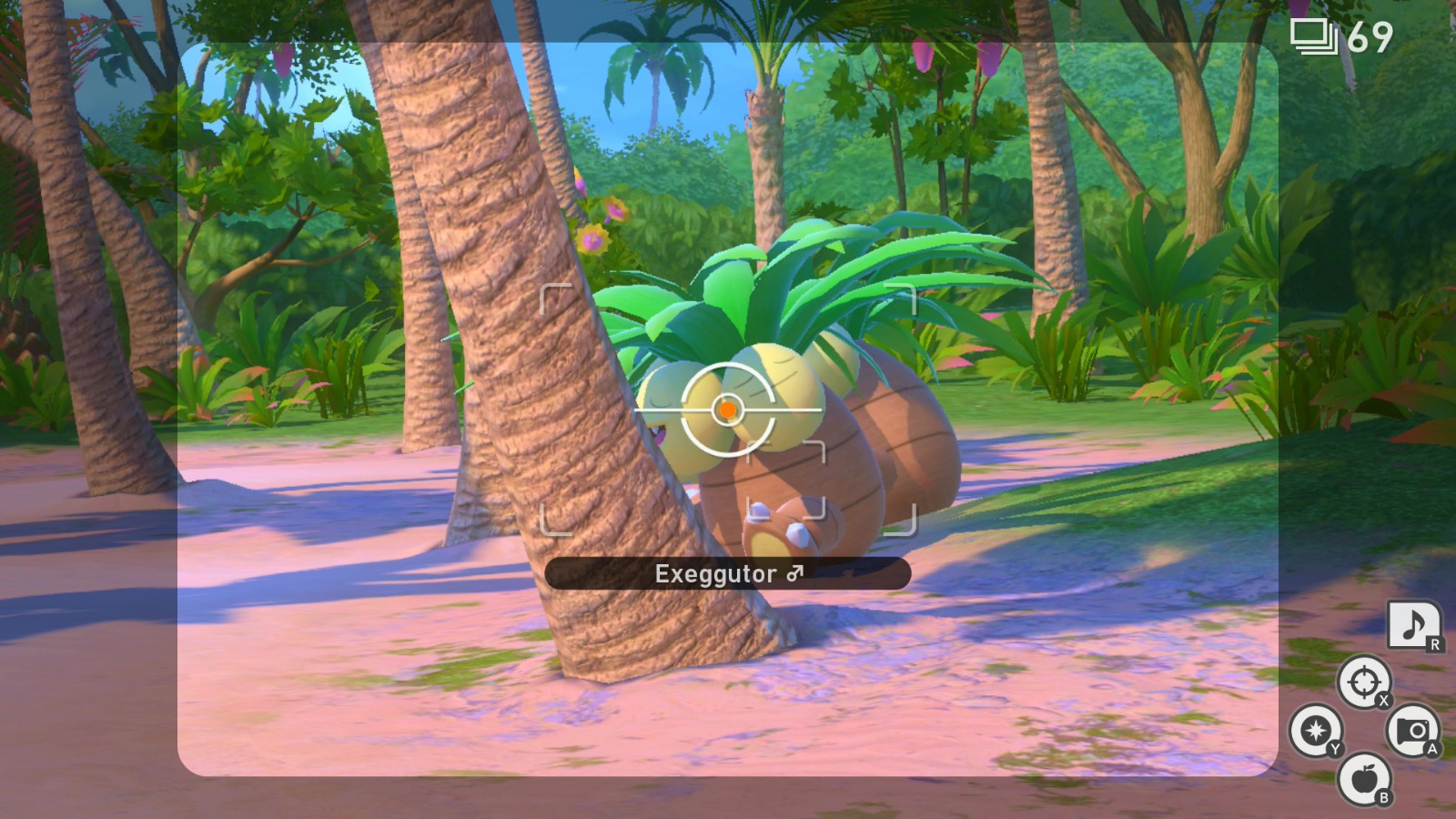Click the top-left focus frame corner bracket

(551, 297)
